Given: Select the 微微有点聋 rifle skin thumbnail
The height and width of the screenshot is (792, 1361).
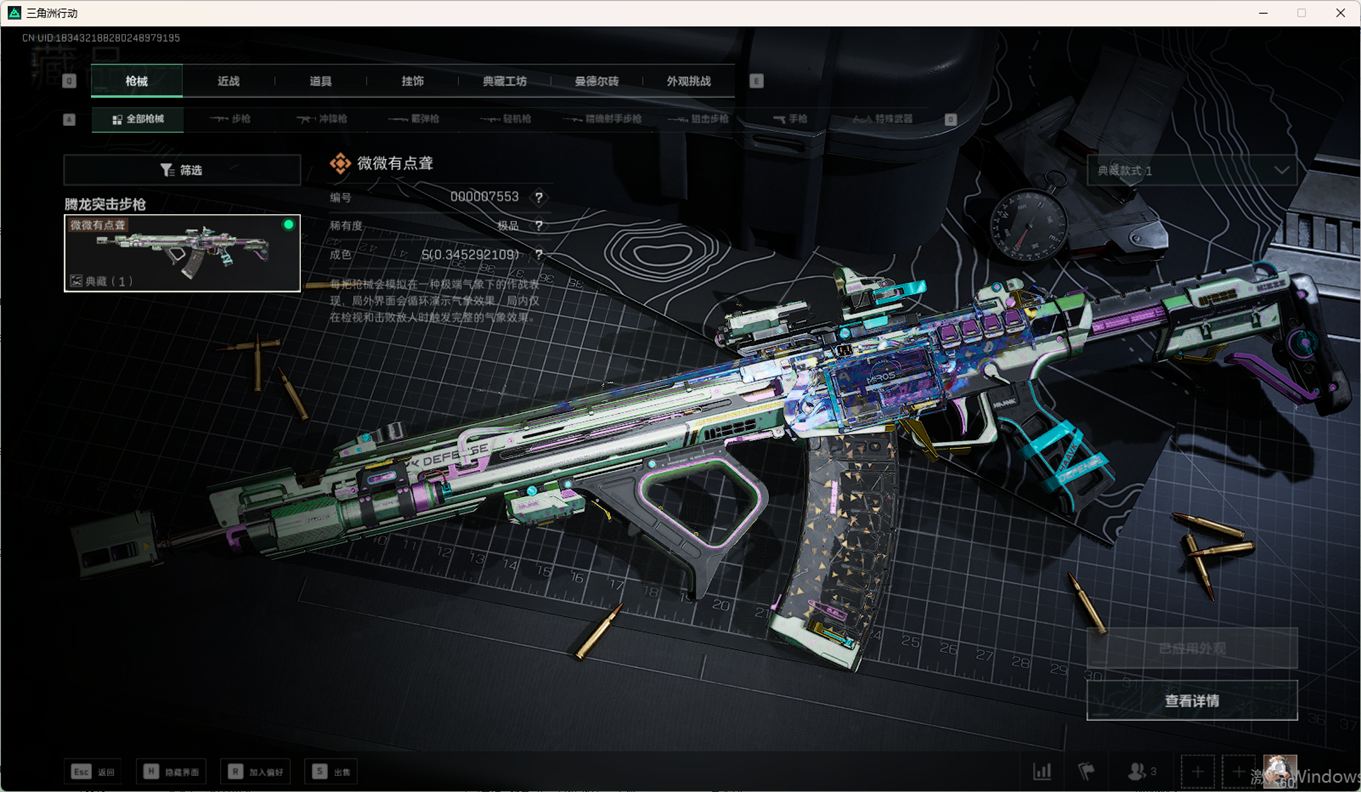Looking at the screenshot, I should coord(182,253).
